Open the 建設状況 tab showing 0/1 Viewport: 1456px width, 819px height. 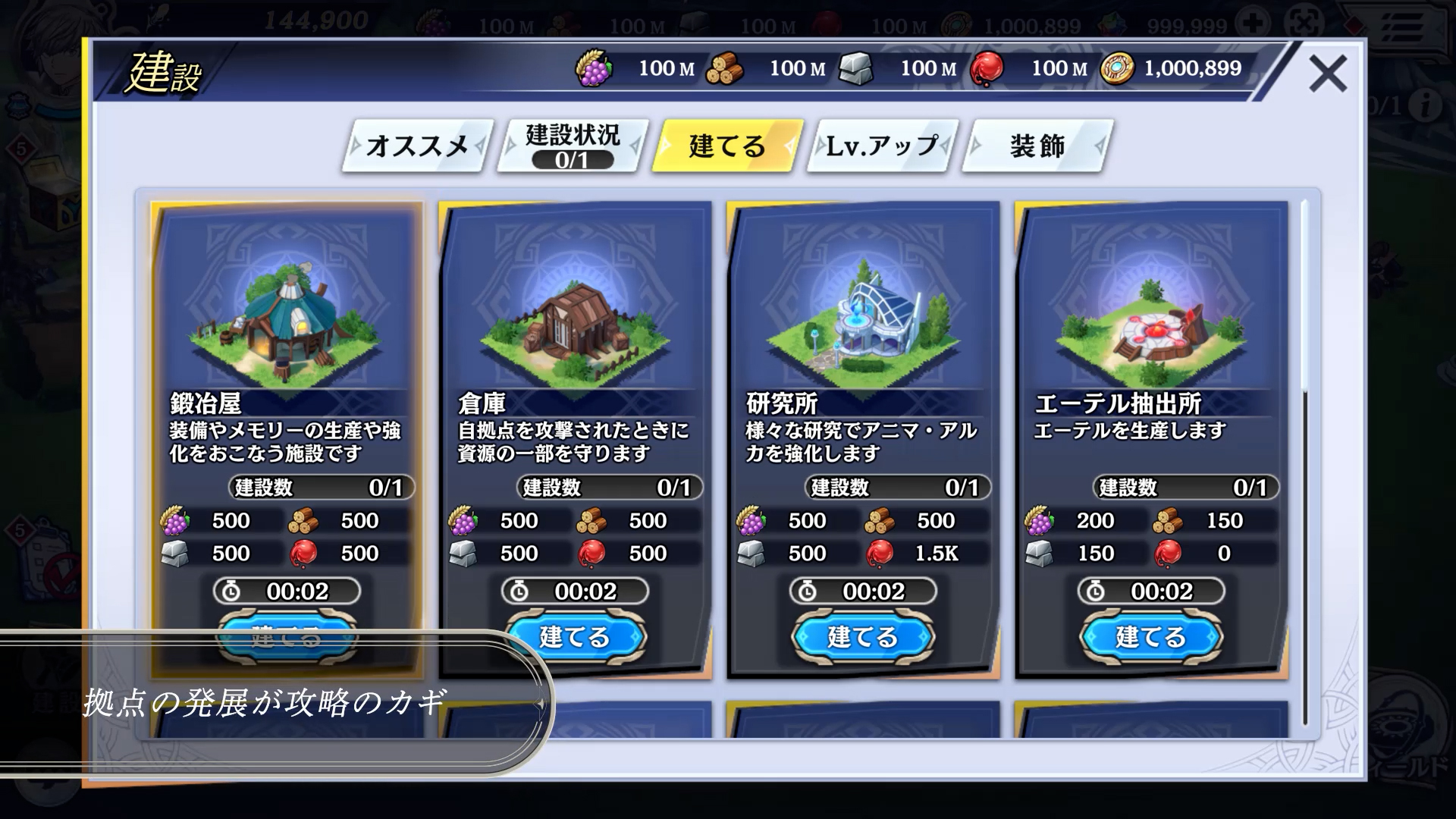pos(569,145)
